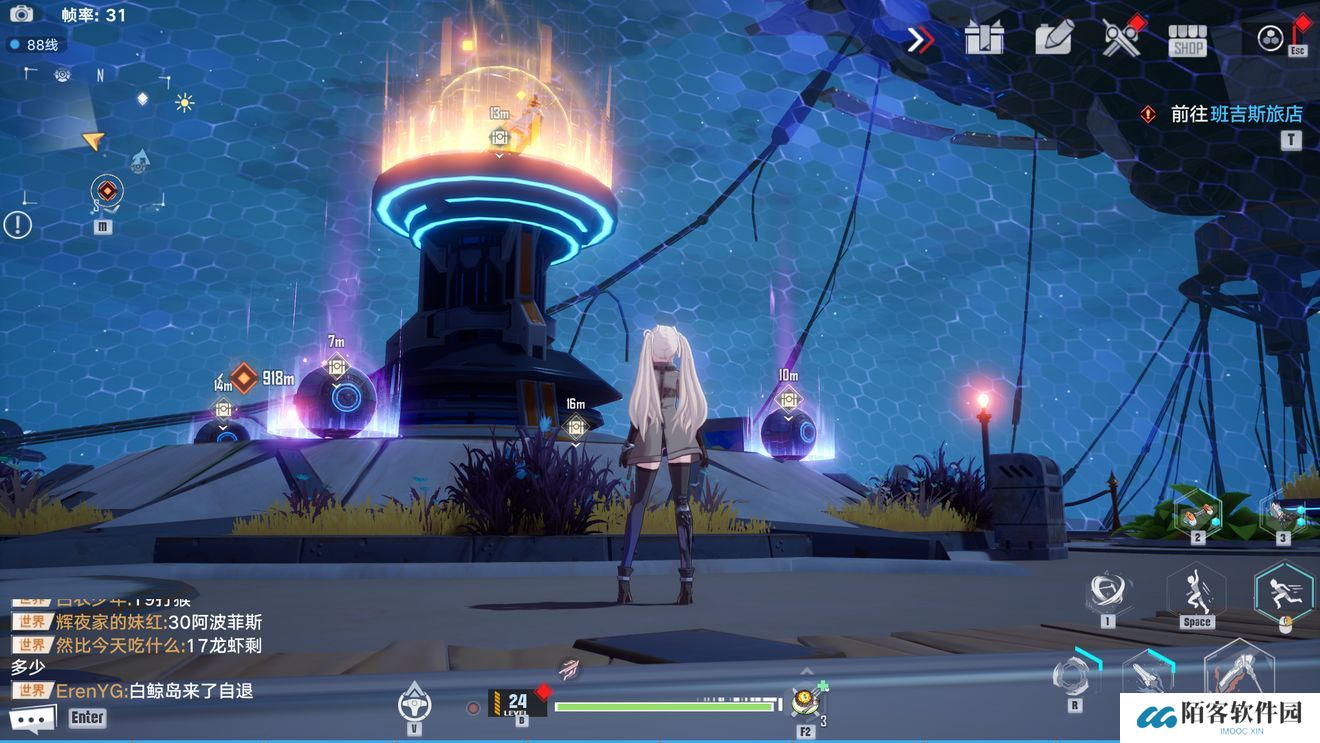Tap the jump action icon

pos(1196,590)
